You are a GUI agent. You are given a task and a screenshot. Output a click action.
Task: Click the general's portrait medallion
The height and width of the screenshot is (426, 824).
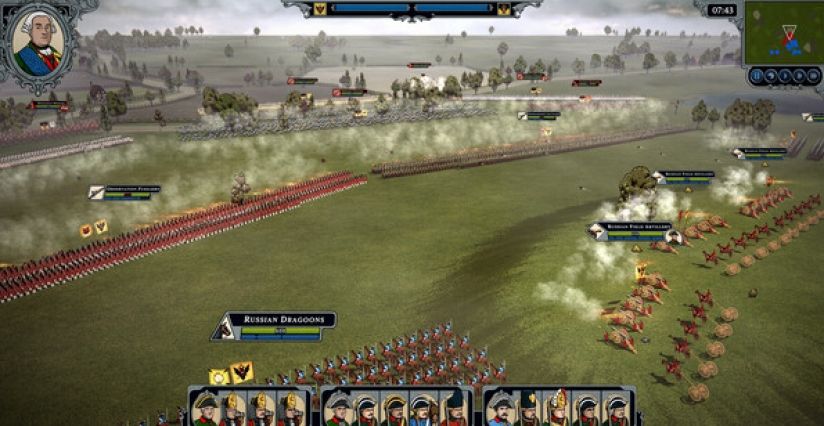pos(38,42)
